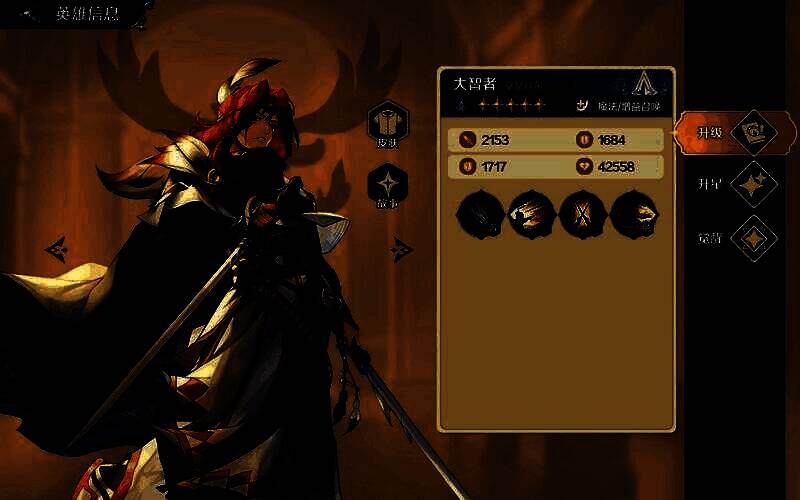
Task: Open the 皮肤 skin menu
Action: (x=387, y=124)
